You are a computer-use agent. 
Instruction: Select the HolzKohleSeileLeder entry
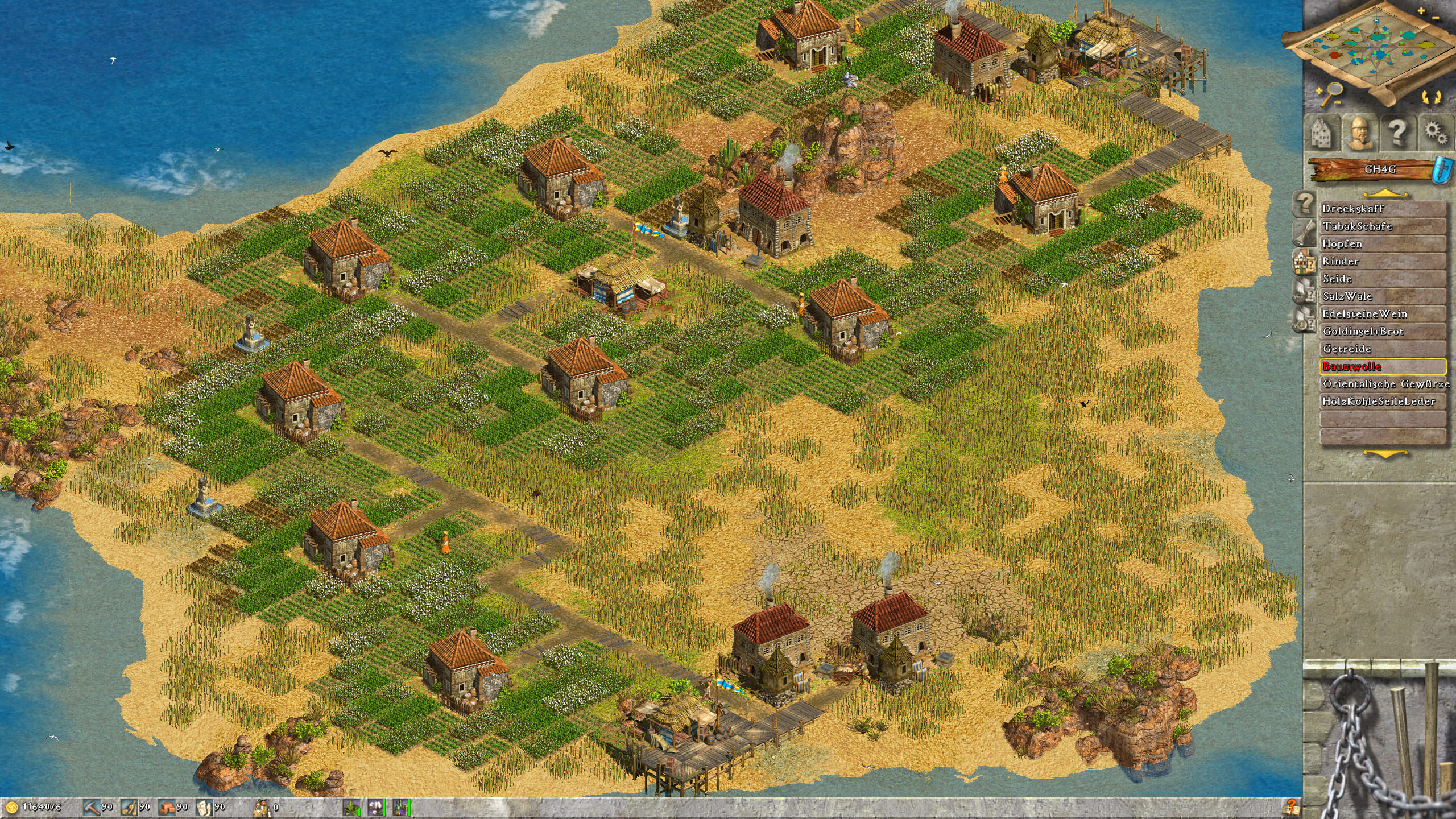tap(1382, 402)
